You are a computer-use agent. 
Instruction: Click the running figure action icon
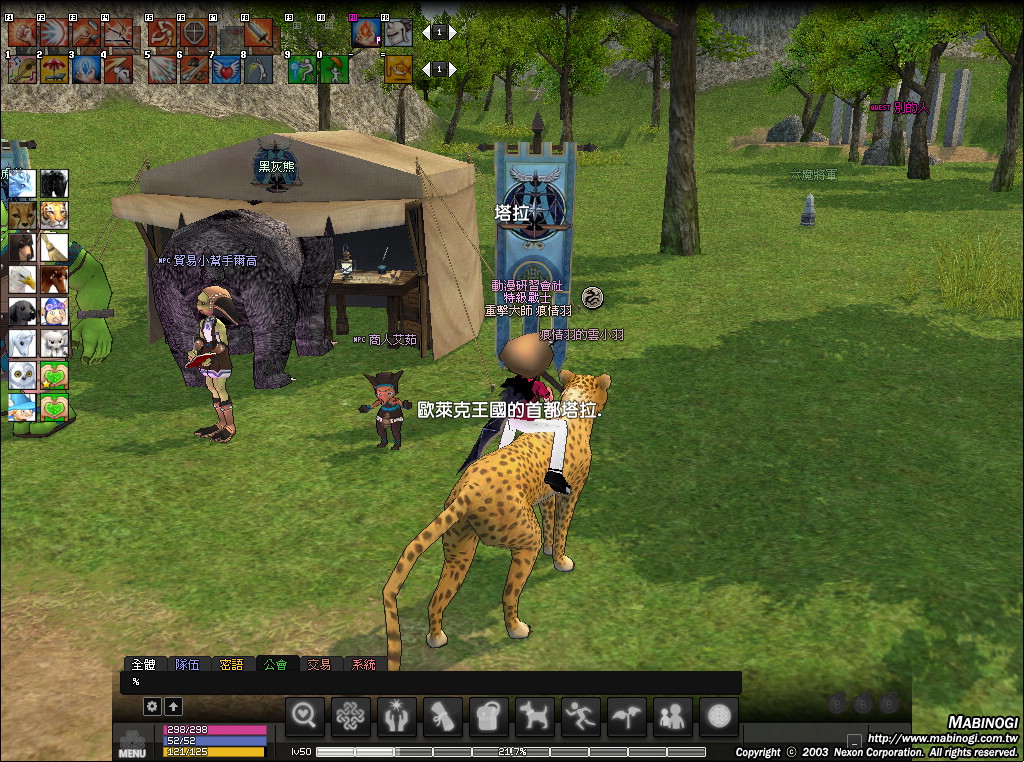[x=581, y=715]
